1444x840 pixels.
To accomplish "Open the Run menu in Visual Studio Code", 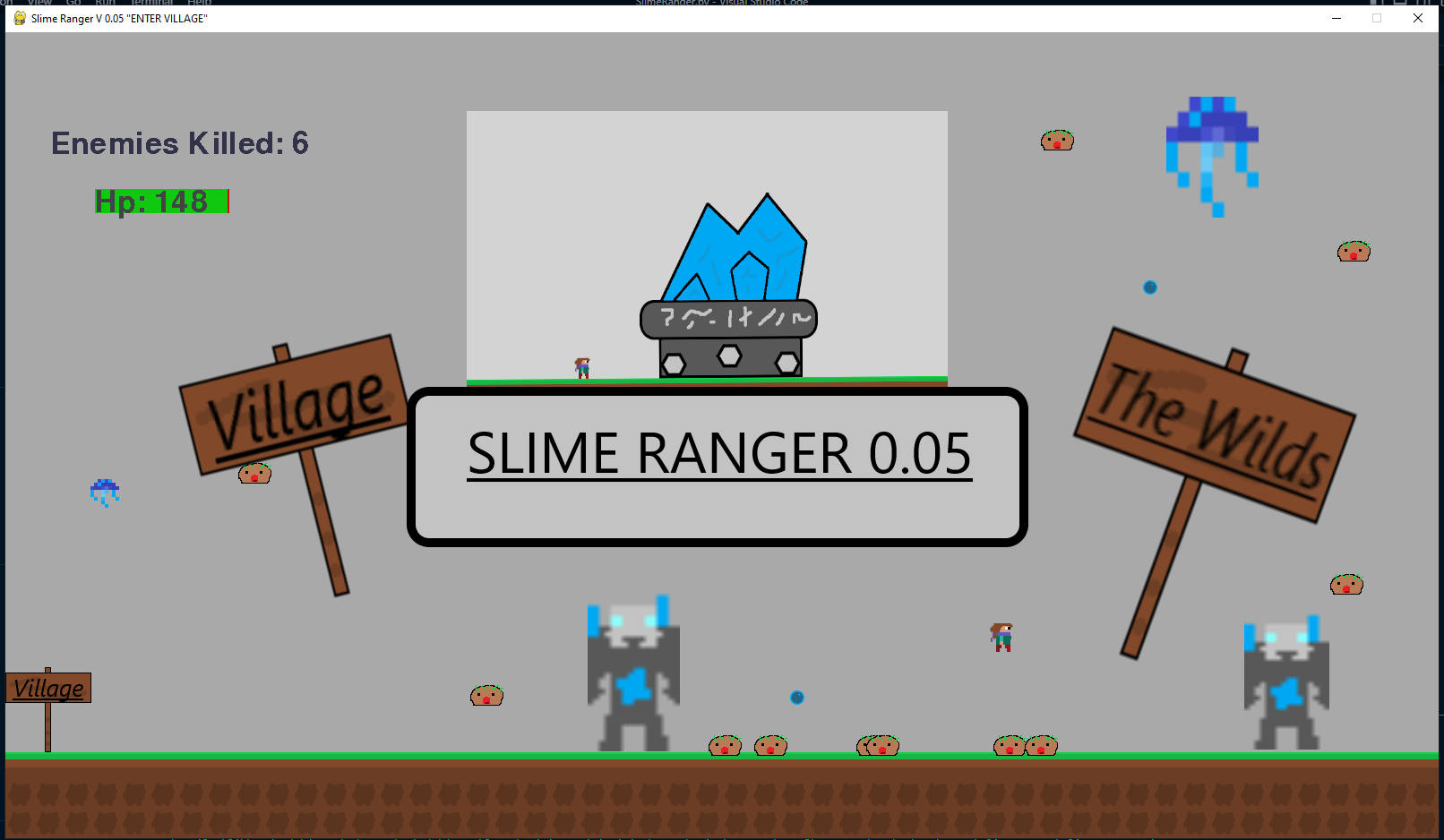I will 105,3.
